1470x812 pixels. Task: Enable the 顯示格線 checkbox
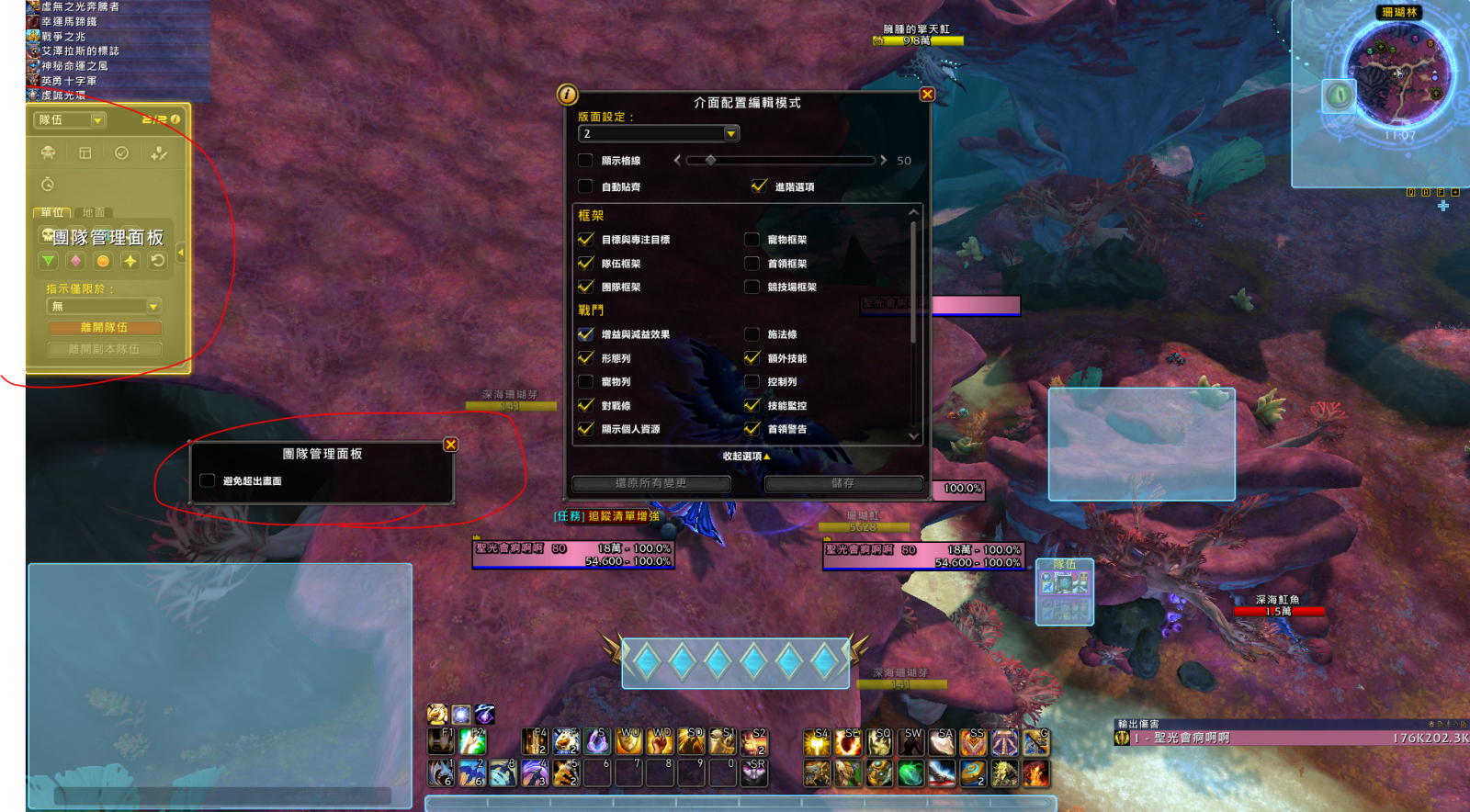585,161
